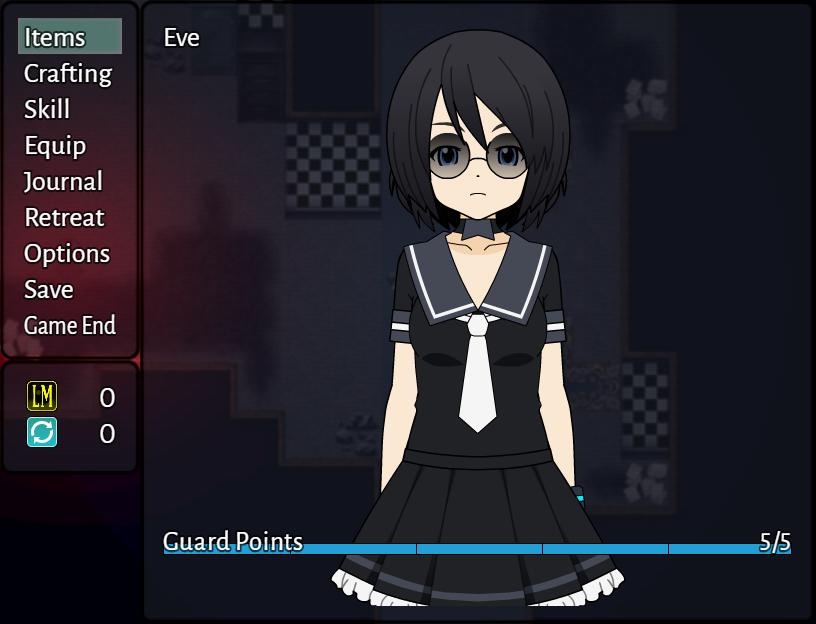Select Game End

tap(70, 326)
